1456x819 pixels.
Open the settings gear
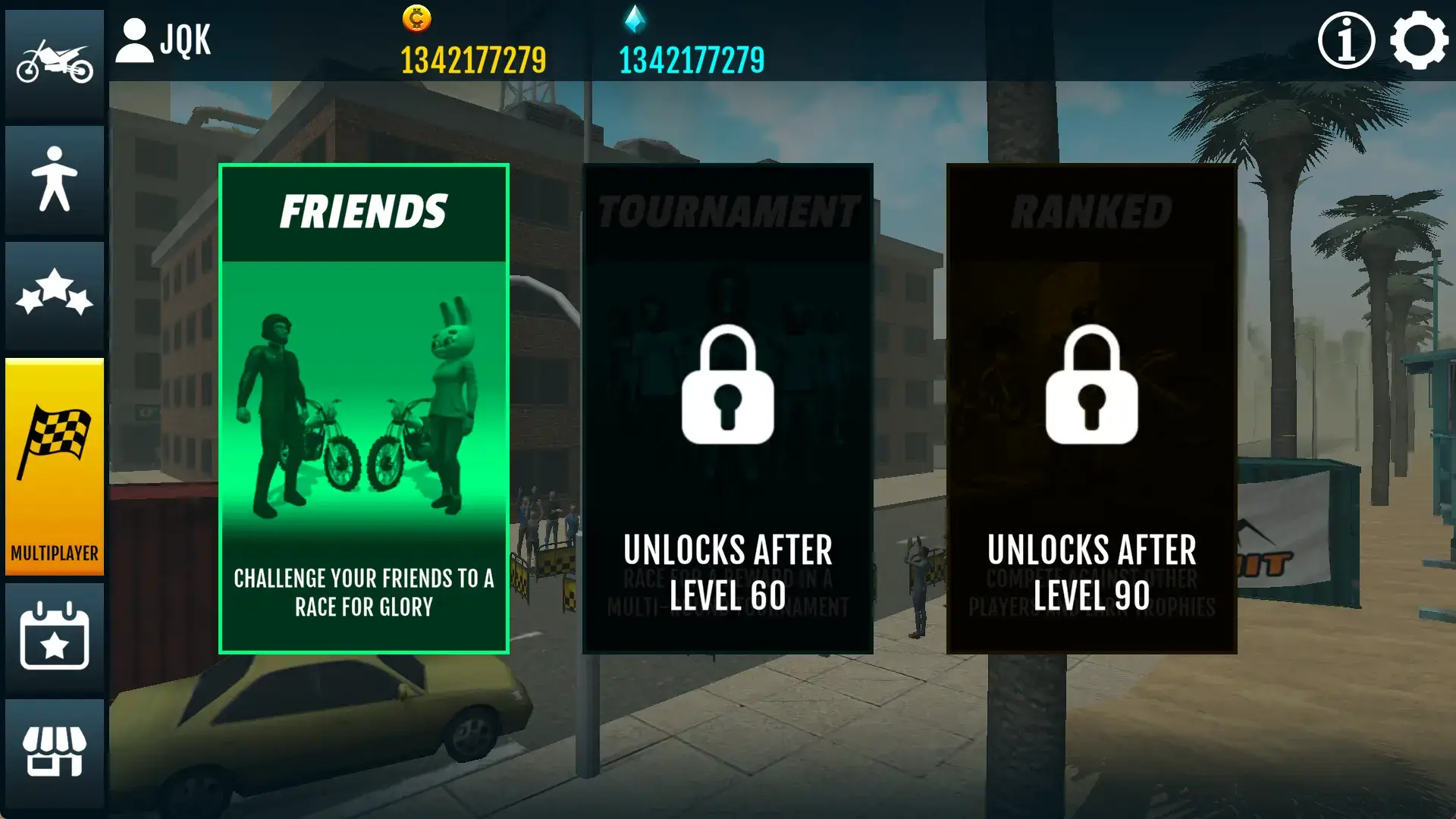(1419, 41)
